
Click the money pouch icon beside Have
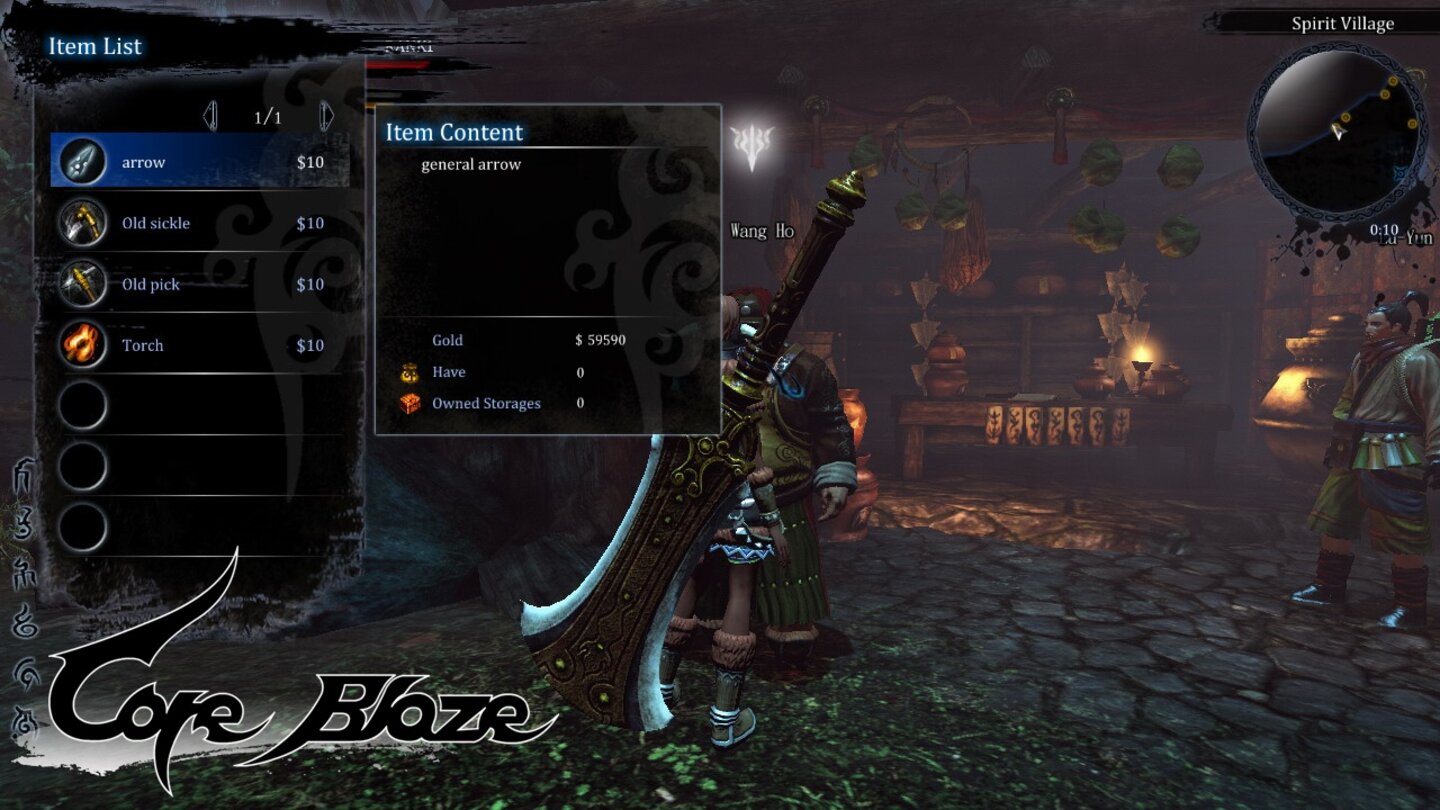[x=409, y=371]
